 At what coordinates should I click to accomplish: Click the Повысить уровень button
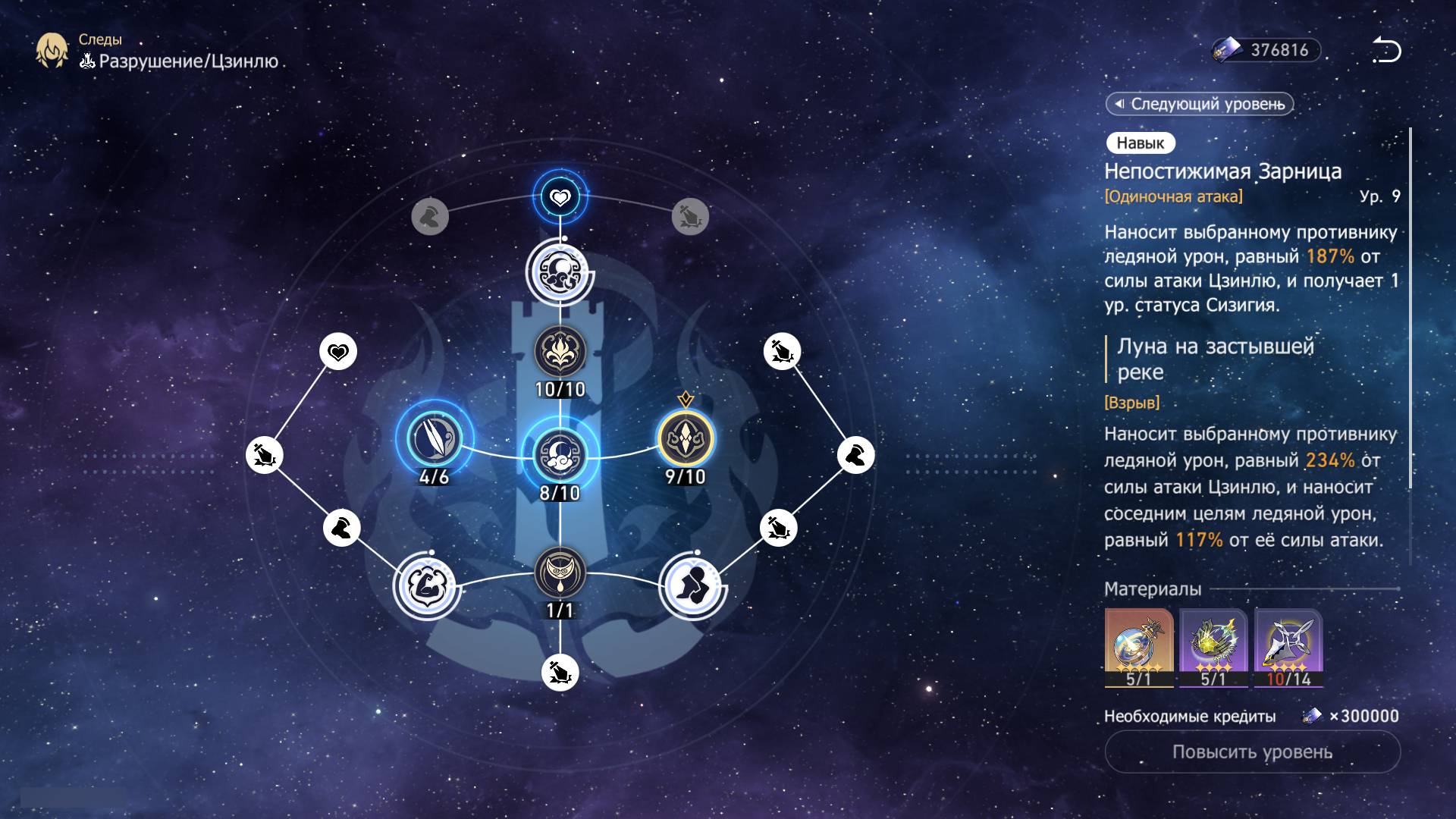click(x=1251, y=752)
